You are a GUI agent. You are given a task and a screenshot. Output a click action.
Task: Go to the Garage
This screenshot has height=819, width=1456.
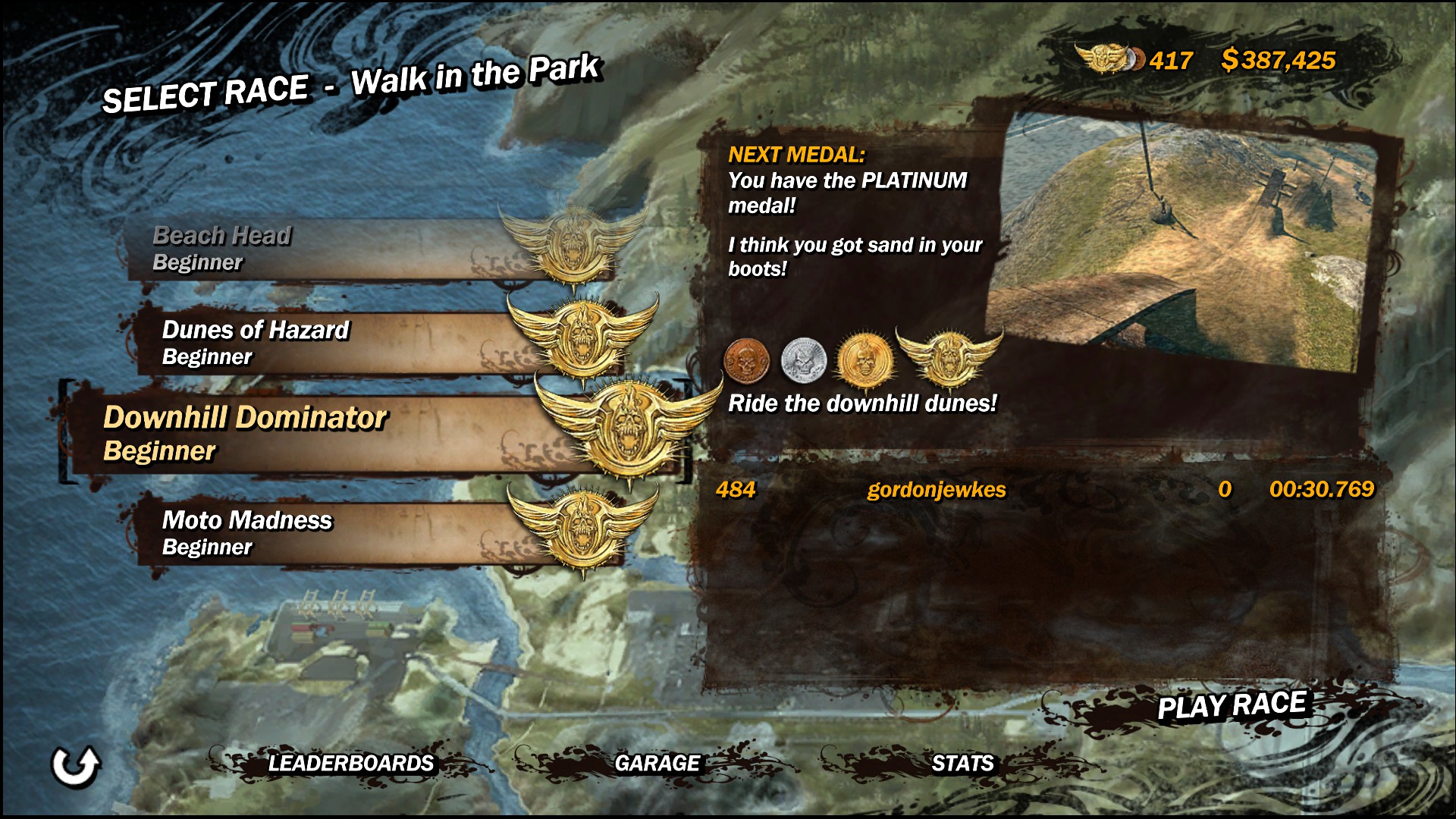(657, 763)
